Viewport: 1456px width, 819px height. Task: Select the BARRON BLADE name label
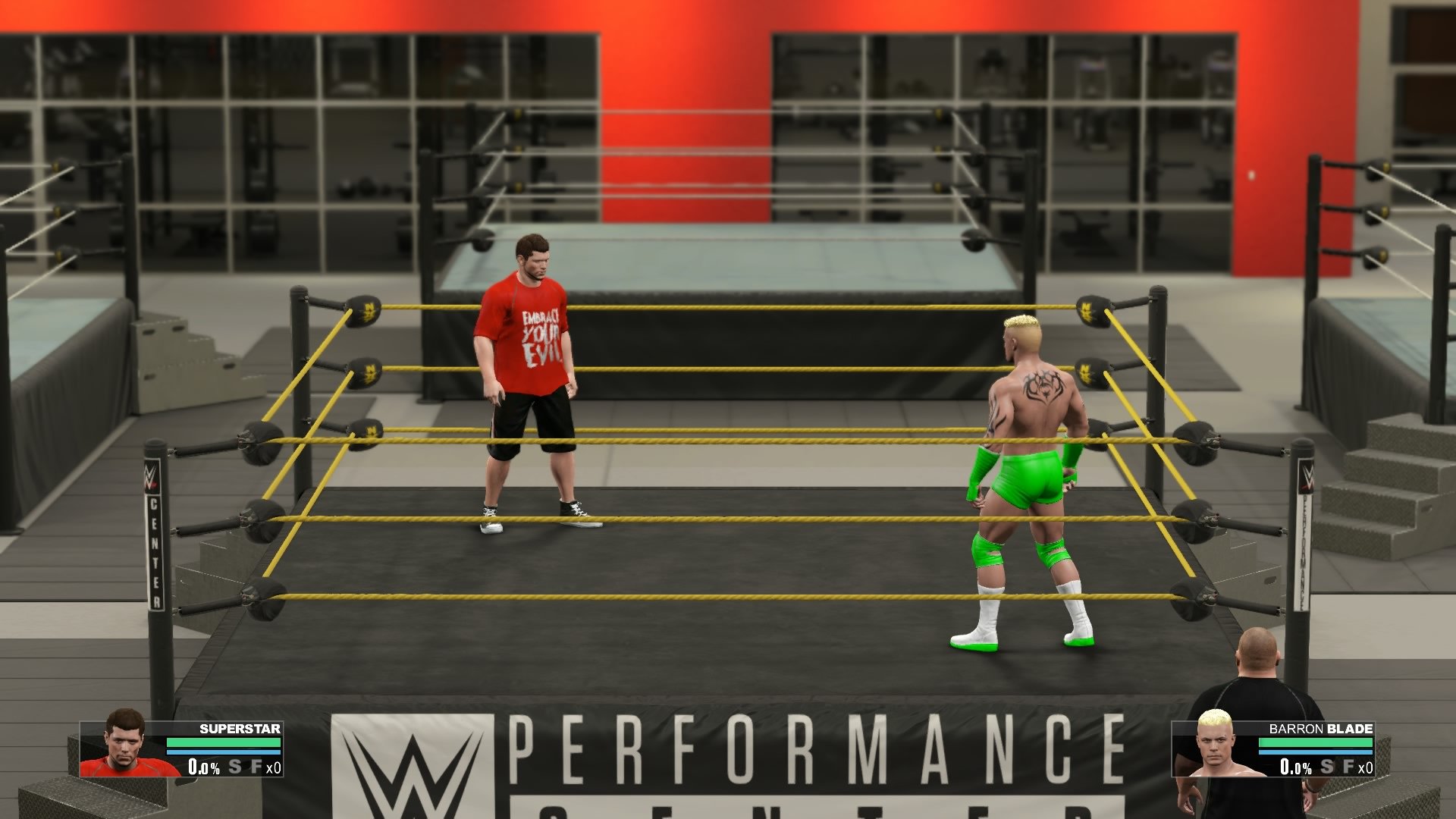[1320, 729]
